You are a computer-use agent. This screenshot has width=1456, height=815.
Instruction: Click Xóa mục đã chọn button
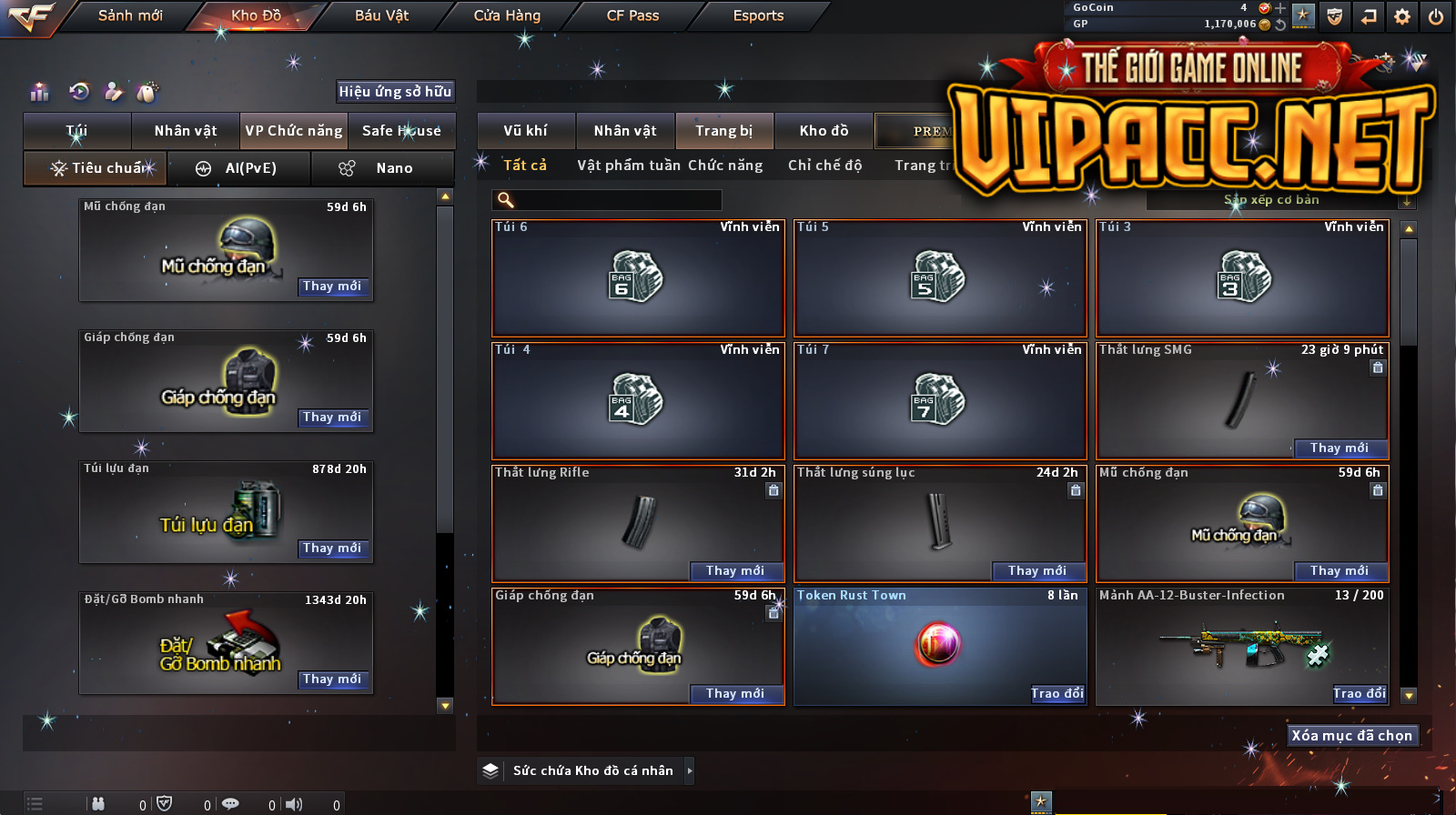tap(1351, 735)
